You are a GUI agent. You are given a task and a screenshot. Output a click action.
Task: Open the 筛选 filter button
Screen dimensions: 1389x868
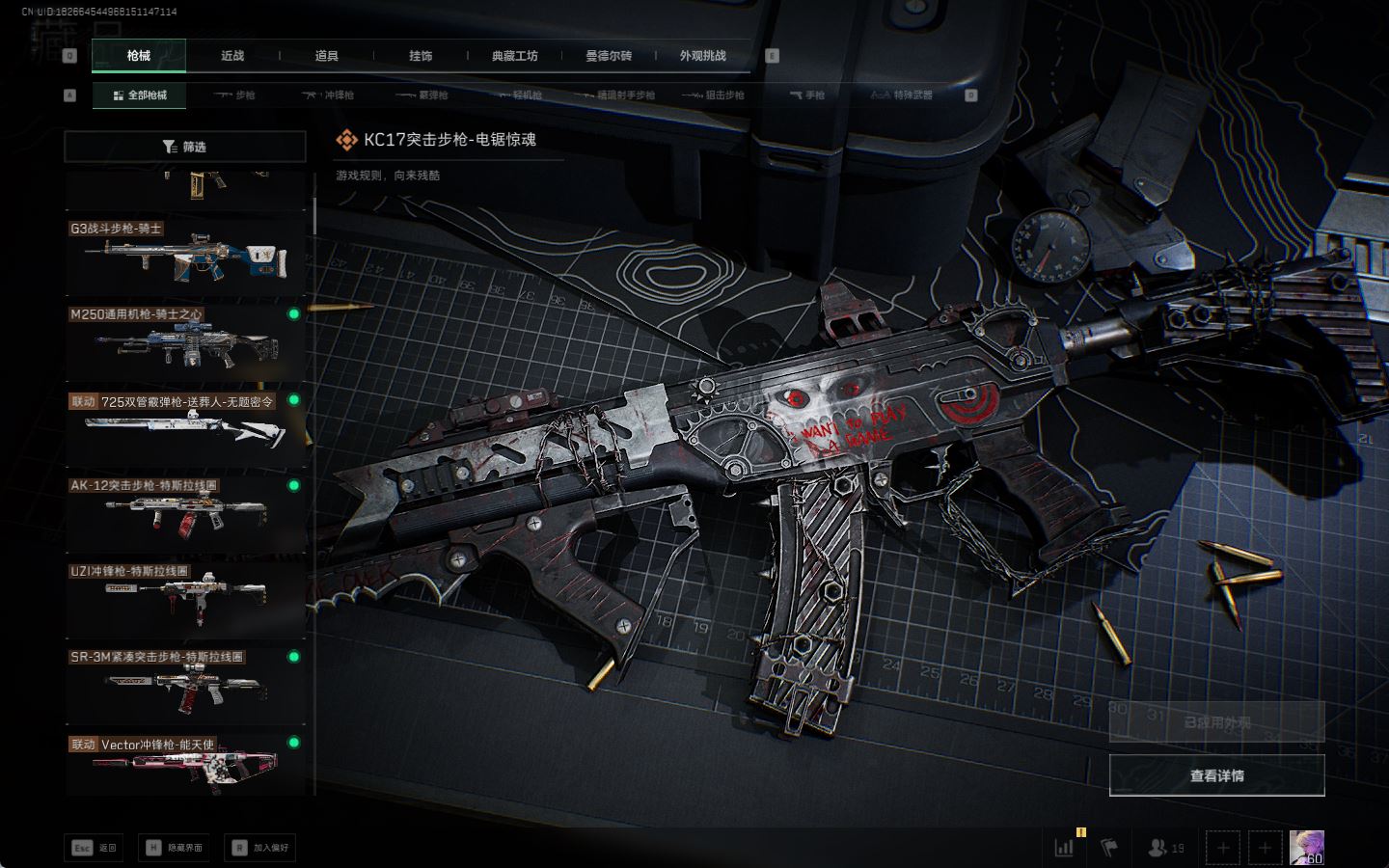(184, 147)
